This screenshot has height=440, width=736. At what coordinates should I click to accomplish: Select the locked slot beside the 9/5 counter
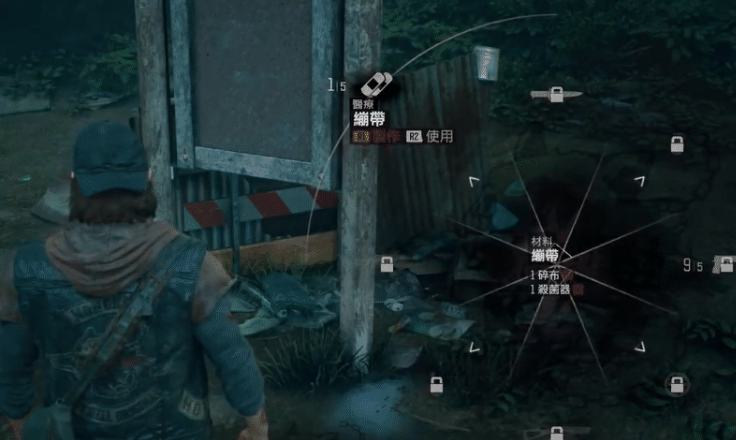click(x=725, y=266)
